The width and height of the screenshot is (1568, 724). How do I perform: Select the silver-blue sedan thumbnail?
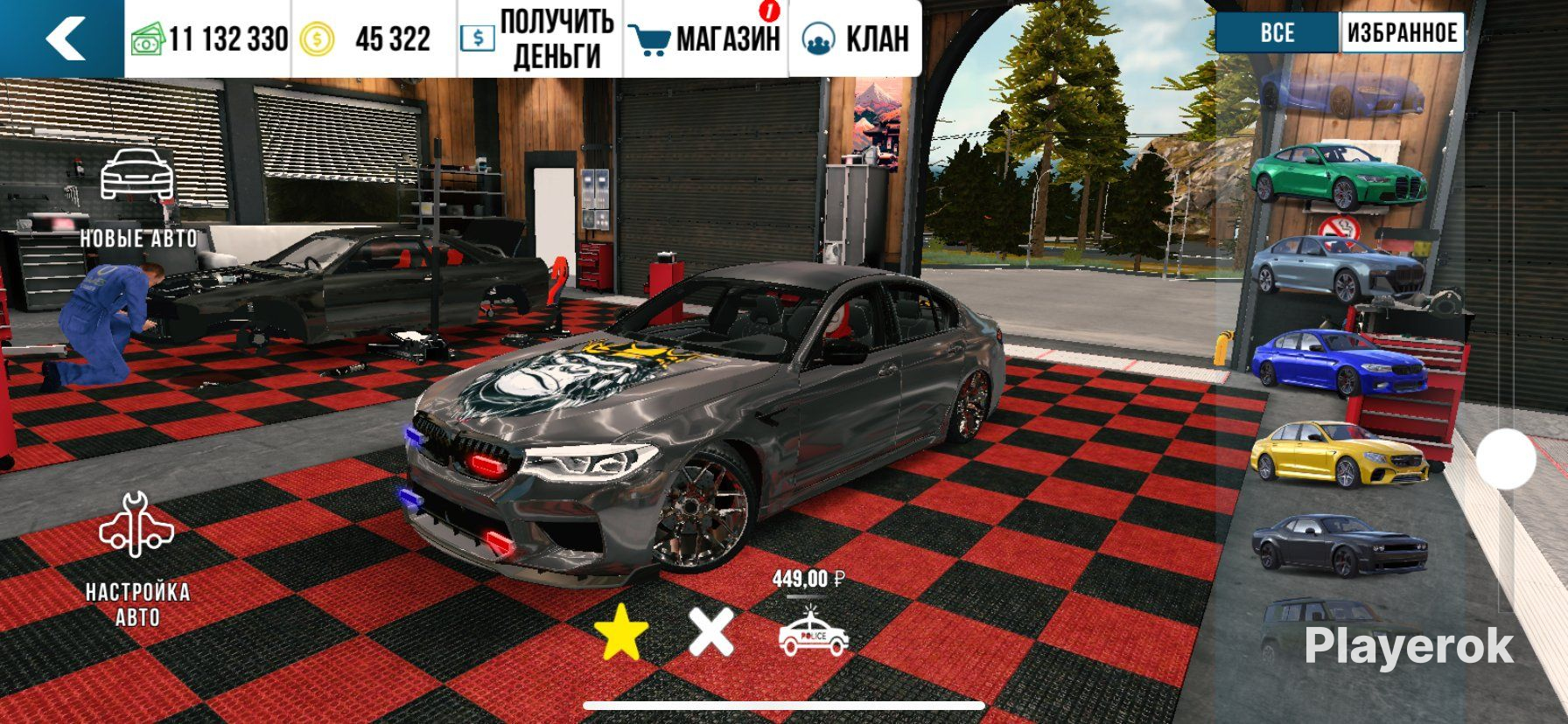point(1339,269)
